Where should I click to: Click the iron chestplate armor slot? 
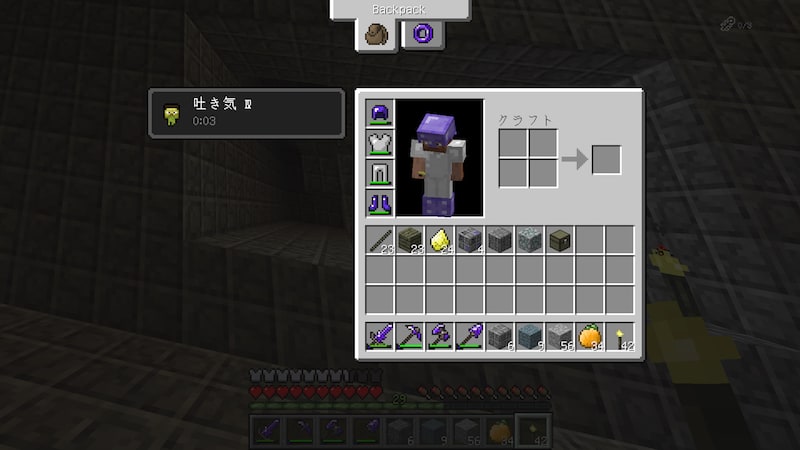tap(380, 143)
